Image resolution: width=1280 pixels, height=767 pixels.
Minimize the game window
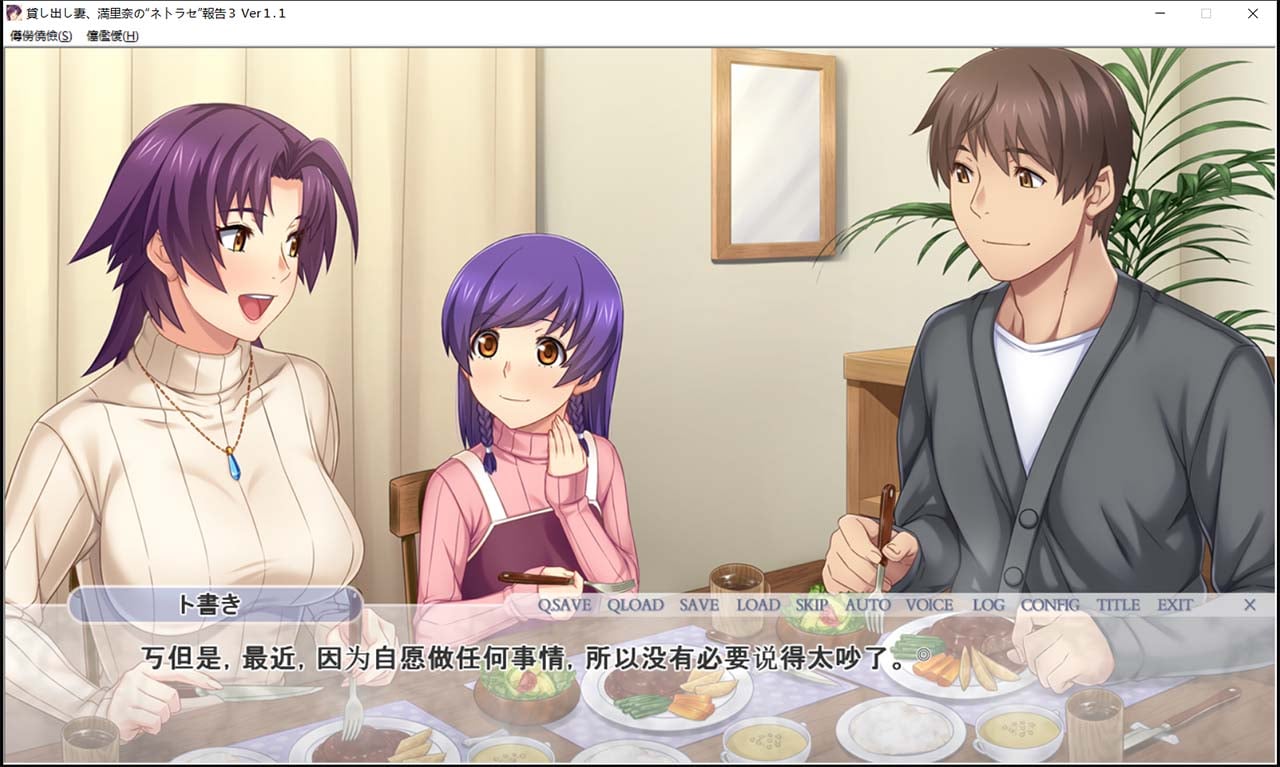(x=1159, y=14)
